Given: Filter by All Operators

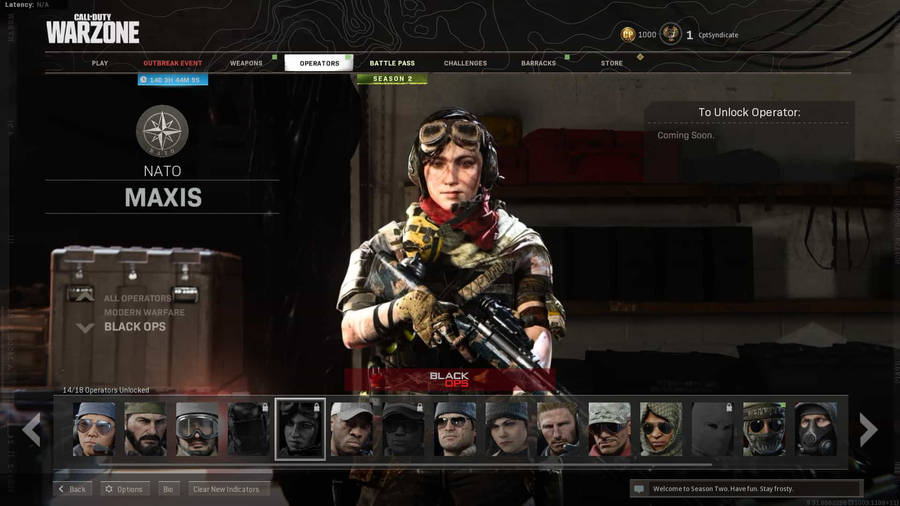Looking at the screenshot, I should (x=137, y=298).
